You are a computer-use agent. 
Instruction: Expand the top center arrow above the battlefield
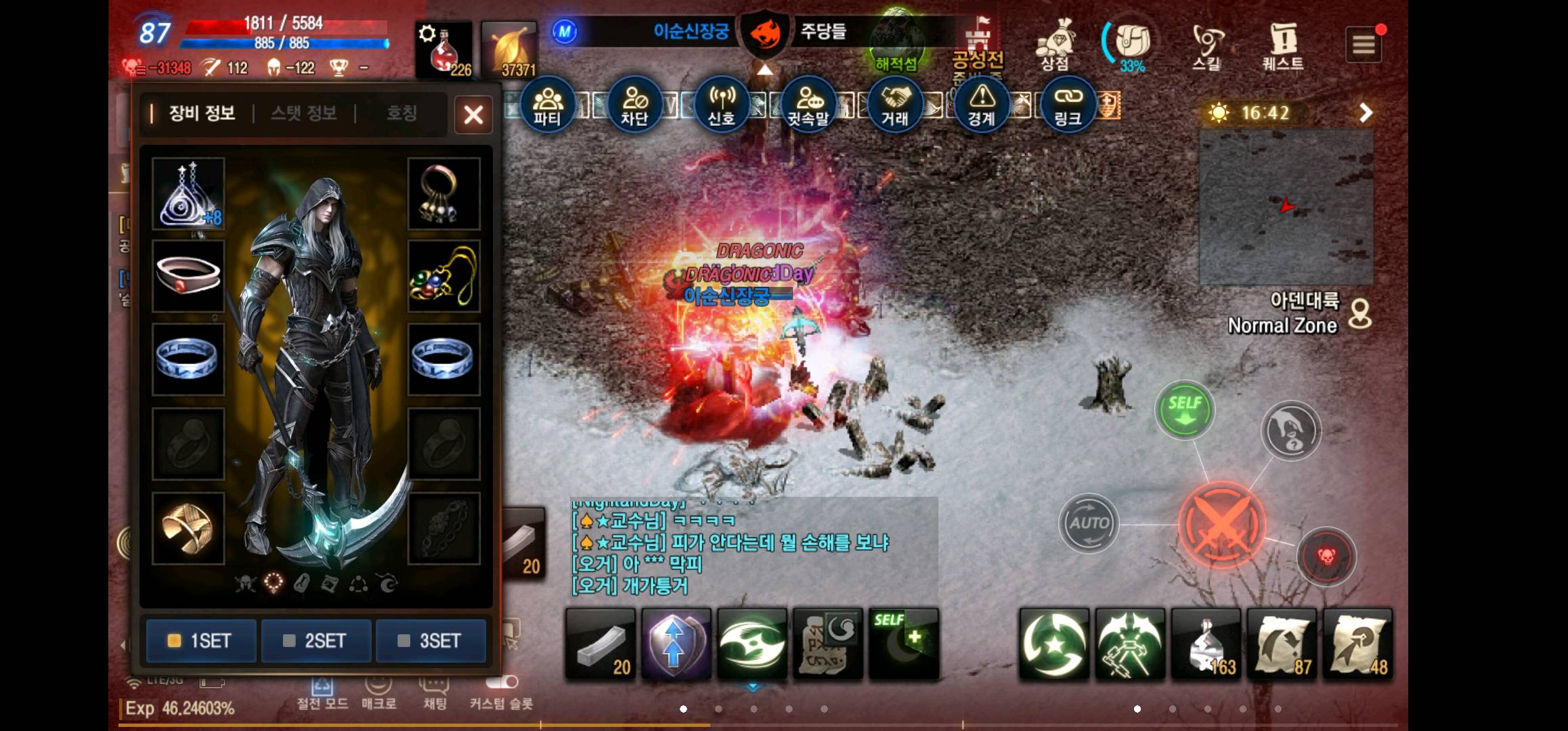(764, 71)
